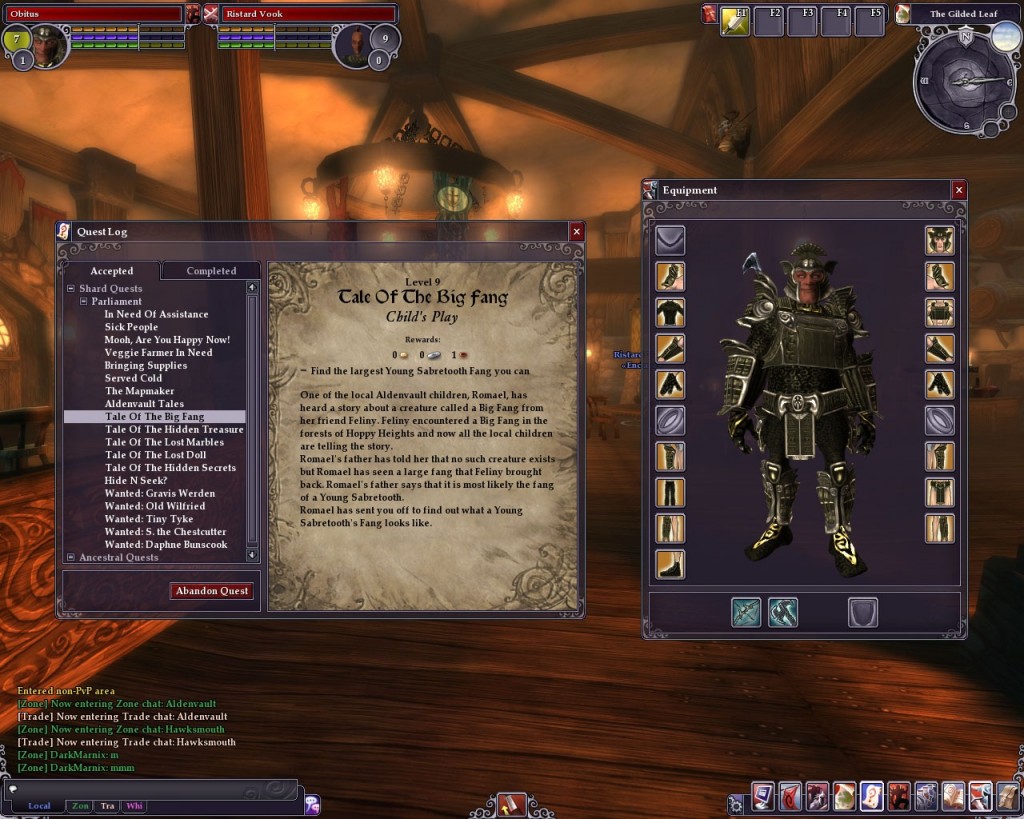Close the Quest Log window

click(576, 232)
